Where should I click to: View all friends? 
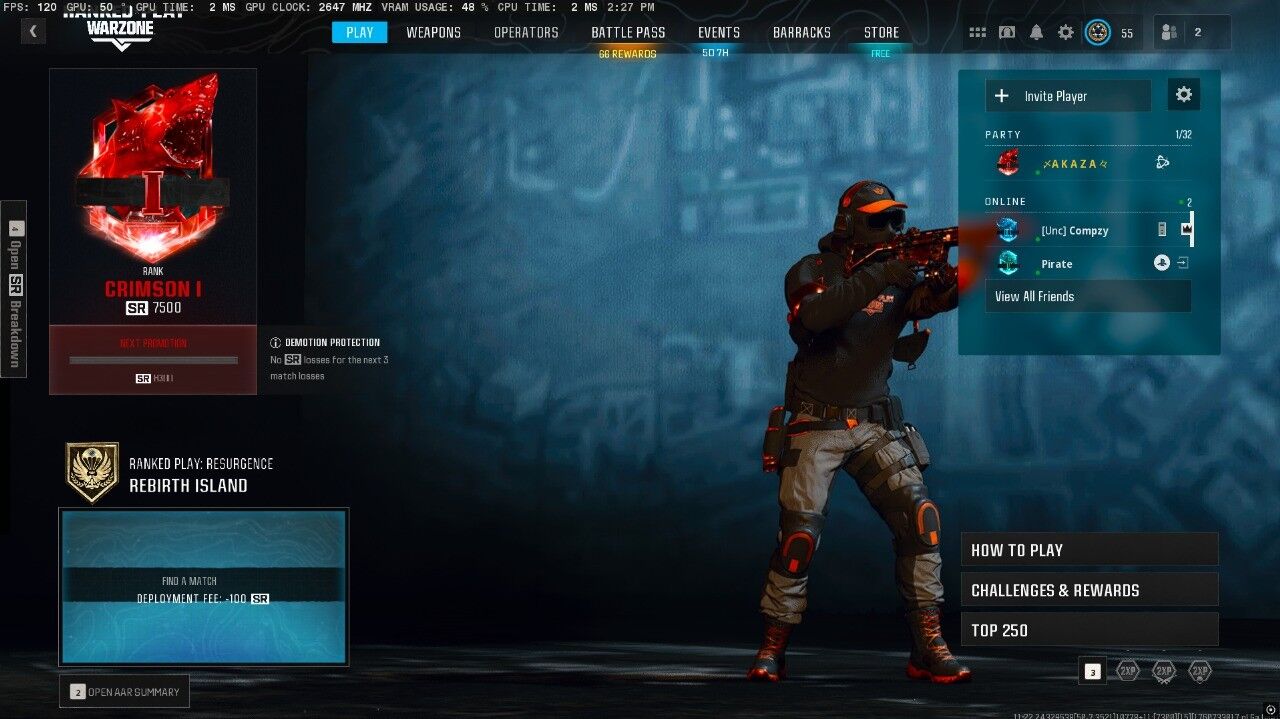click(1087, 296)
